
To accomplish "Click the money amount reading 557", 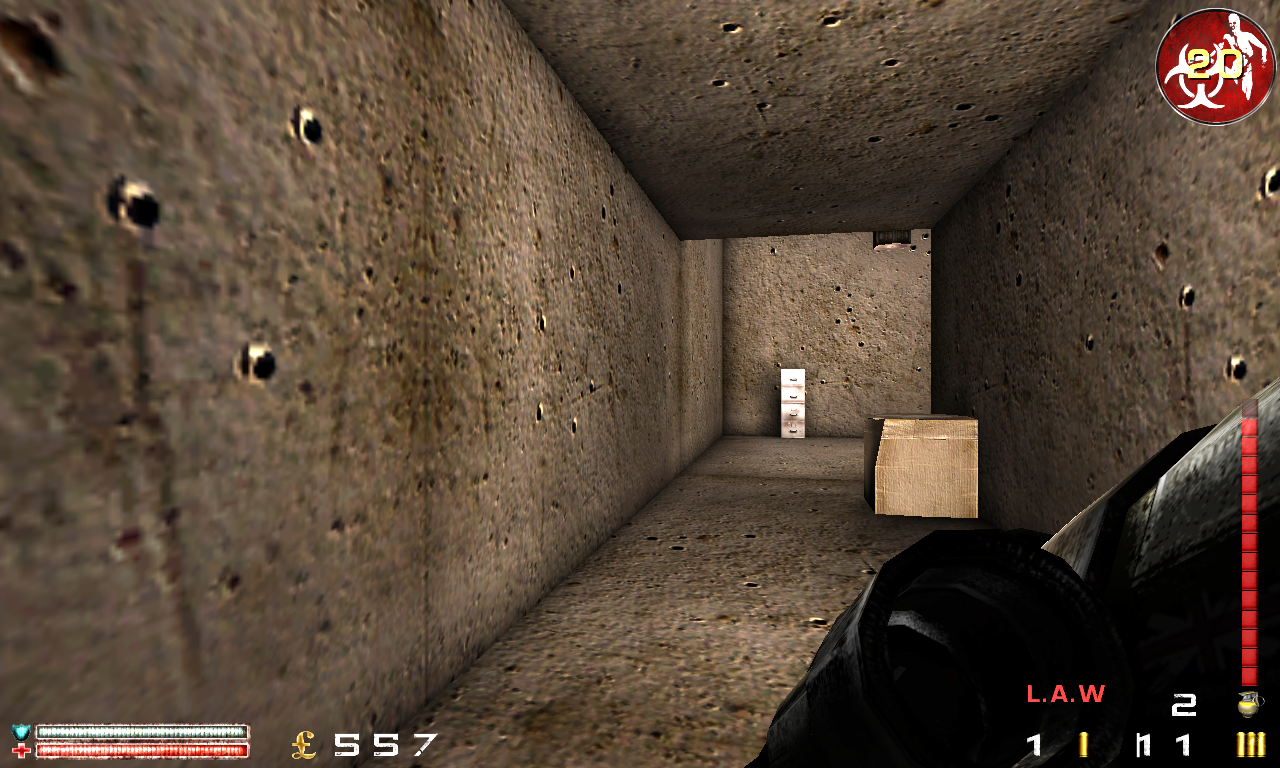I will (x=383, y=742).
